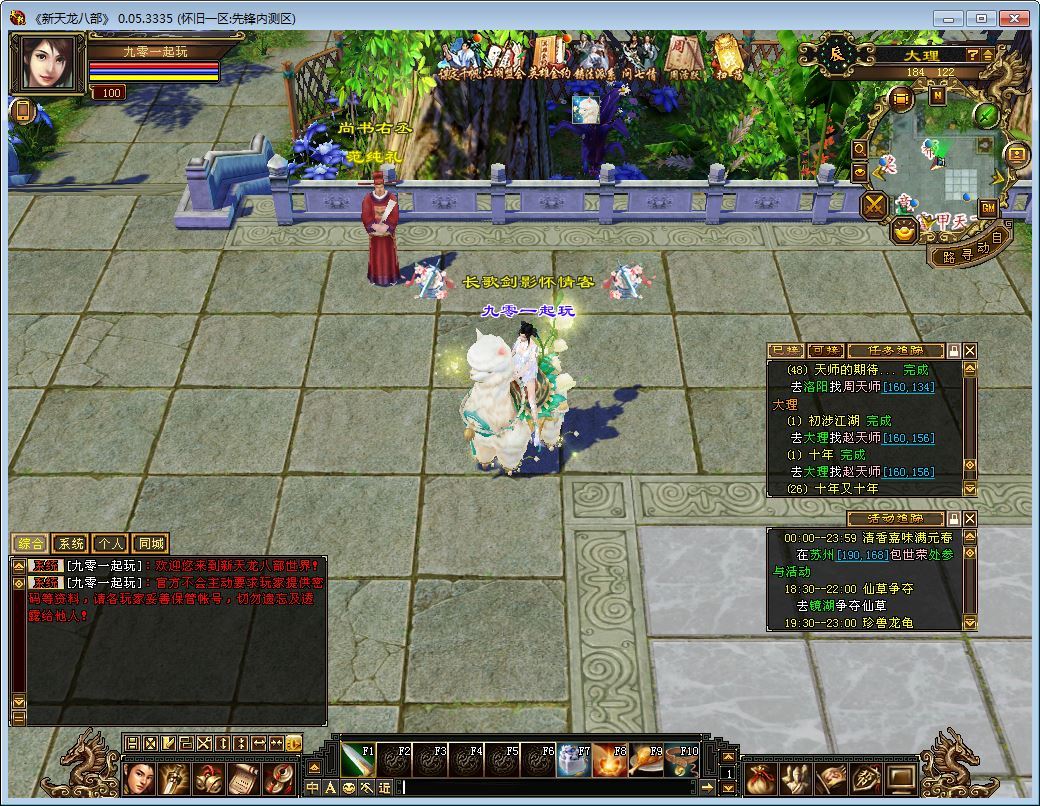Switch to the 系统 chat tab
The image size is (1040, 806).
[x=70, y=544]
